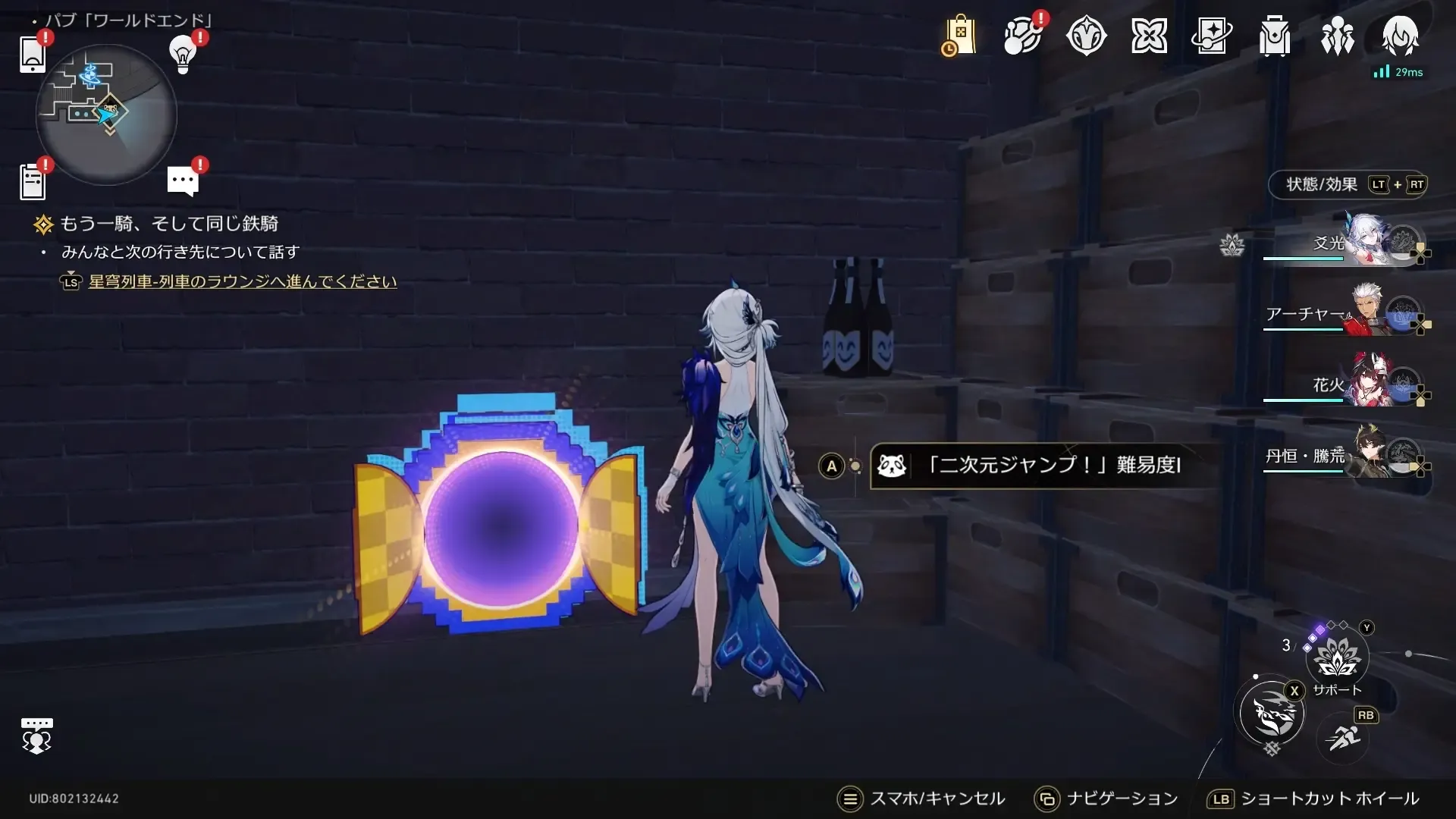Open the Trailblaze emblem icon
Viewport: 1456px width, 819px height.
click(x=1087, y=34)
